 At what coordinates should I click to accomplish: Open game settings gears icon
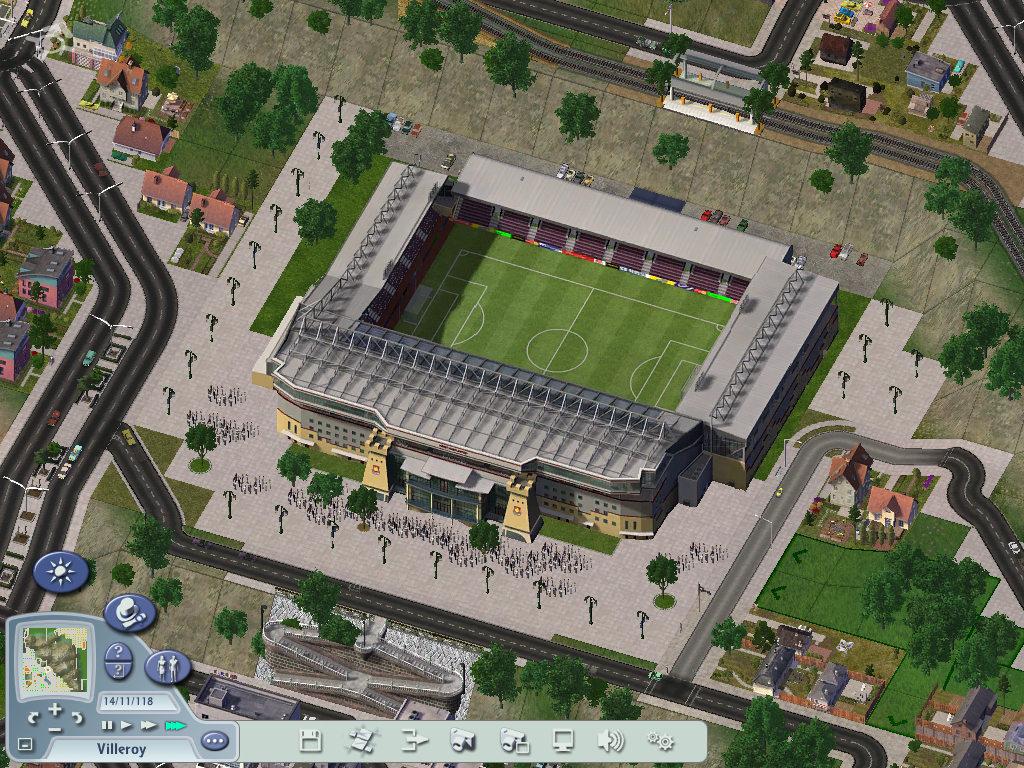pos(660,741)
